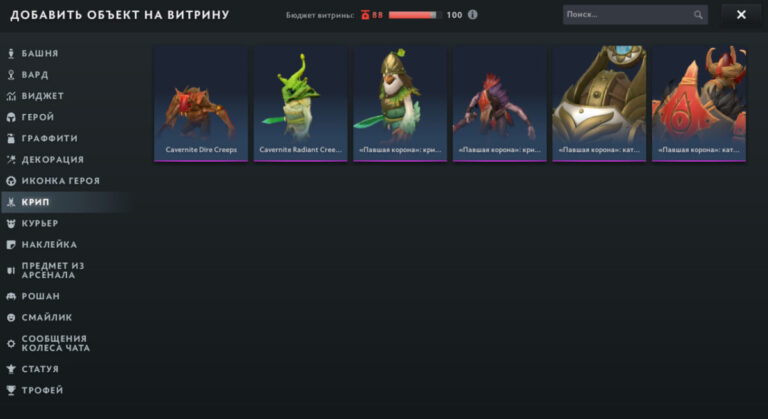Show the Герой category
Viewport: 768px width, 419px height.
(38, 117)
